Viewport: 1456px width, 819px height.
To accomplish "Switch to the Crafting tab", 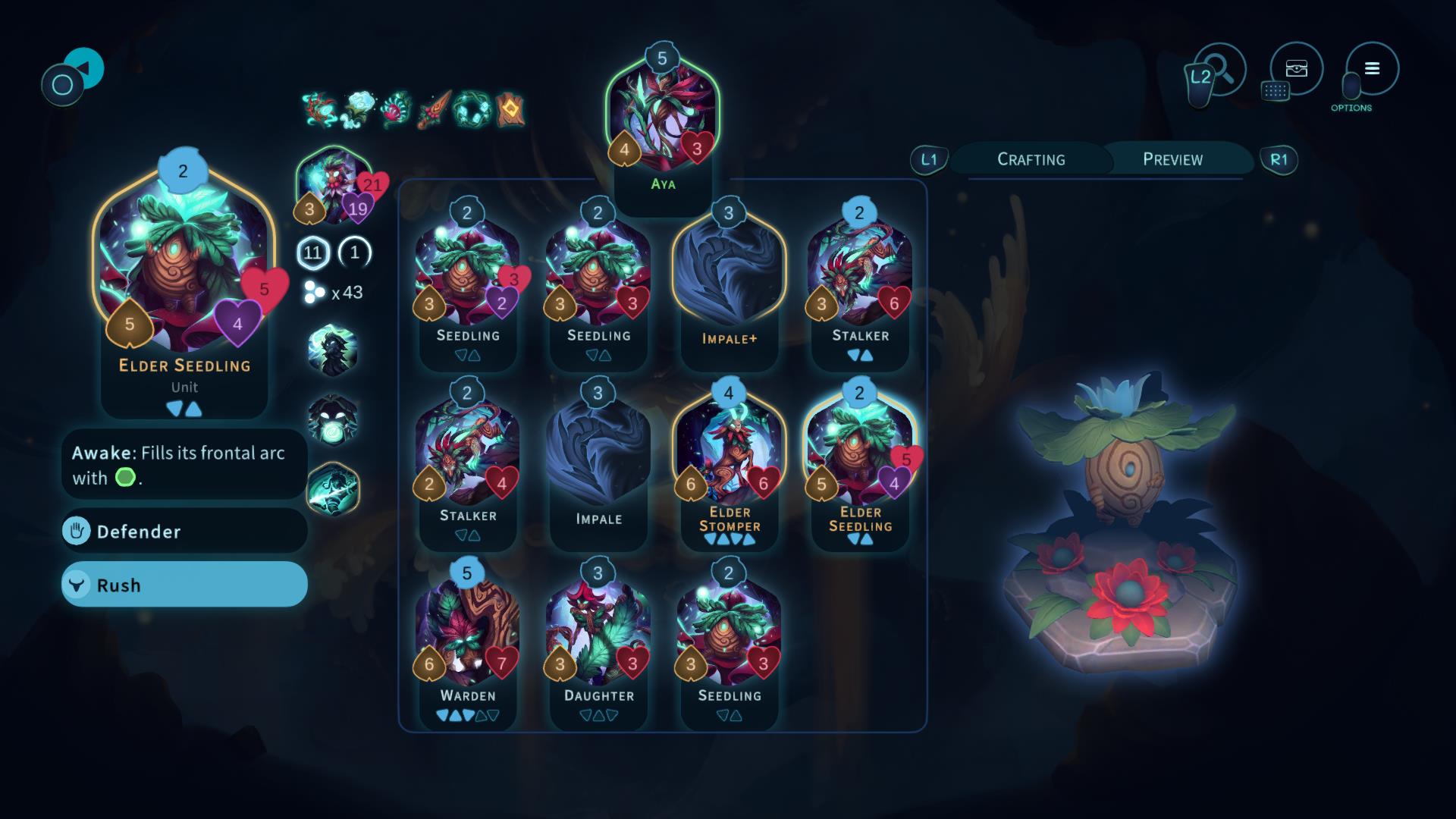I will click(1031, 159).
